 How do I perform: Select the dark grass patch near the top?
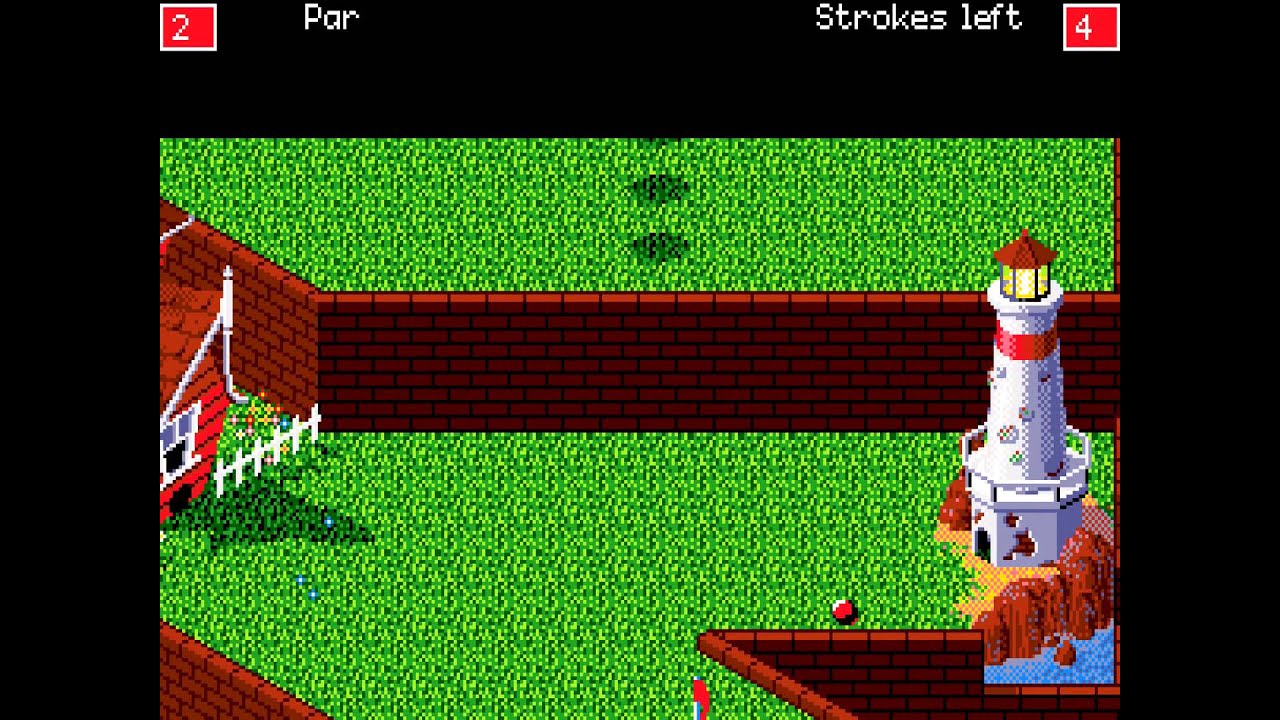pos(660,185)
